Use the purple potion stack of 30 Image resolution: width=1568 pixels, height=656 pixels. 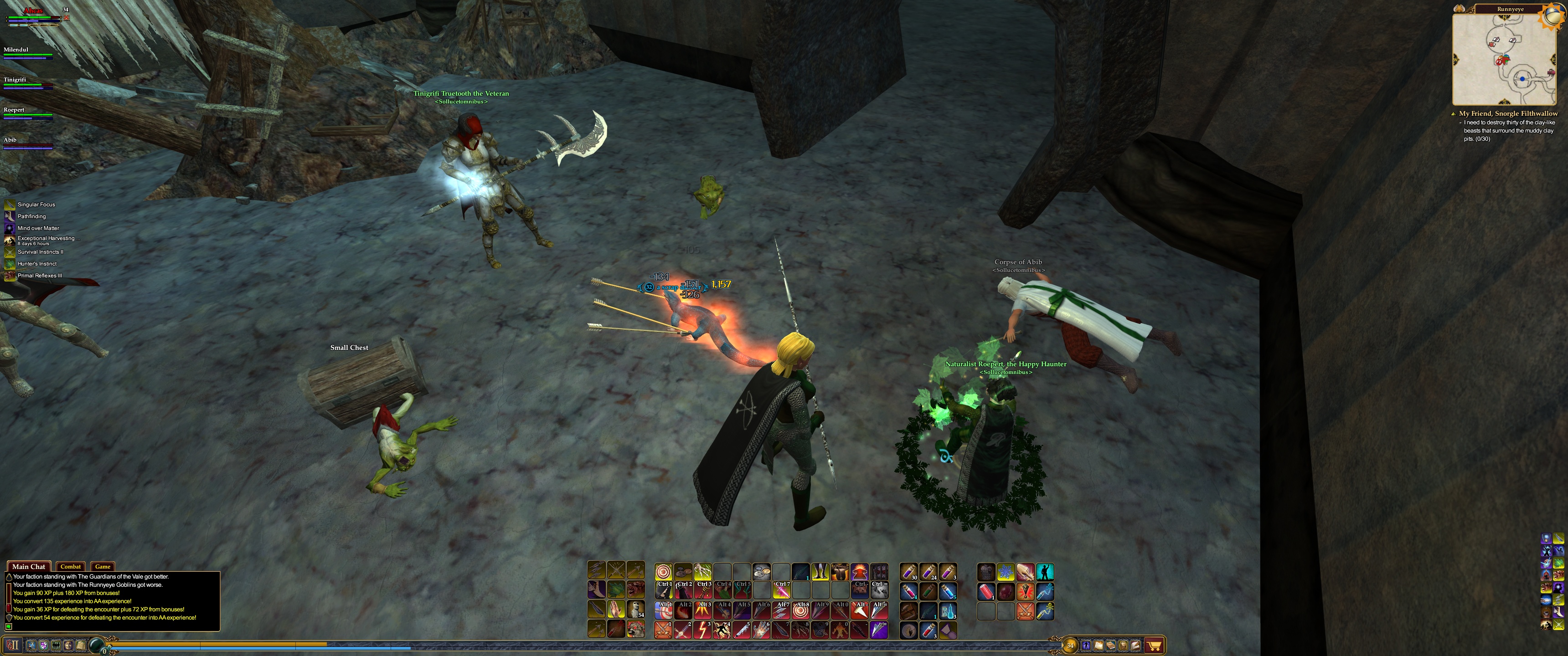coord(908,572)
